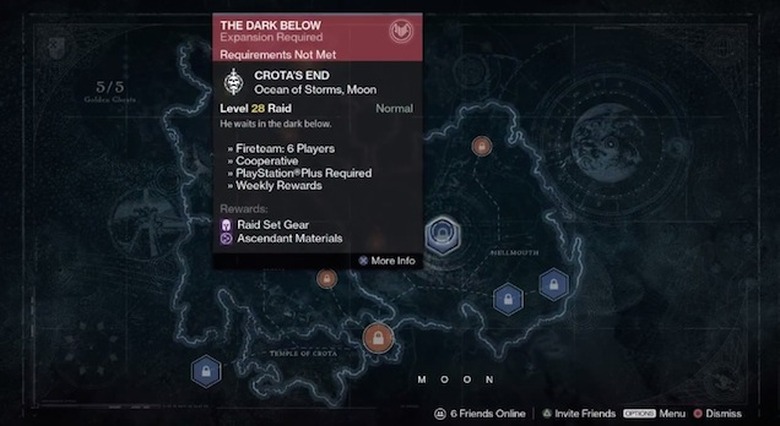Image resolution: width=780 pixels, height=426 pixels.
Task: Choose the large orange locked node above Temple of Crota
Action: coord(378,338)
